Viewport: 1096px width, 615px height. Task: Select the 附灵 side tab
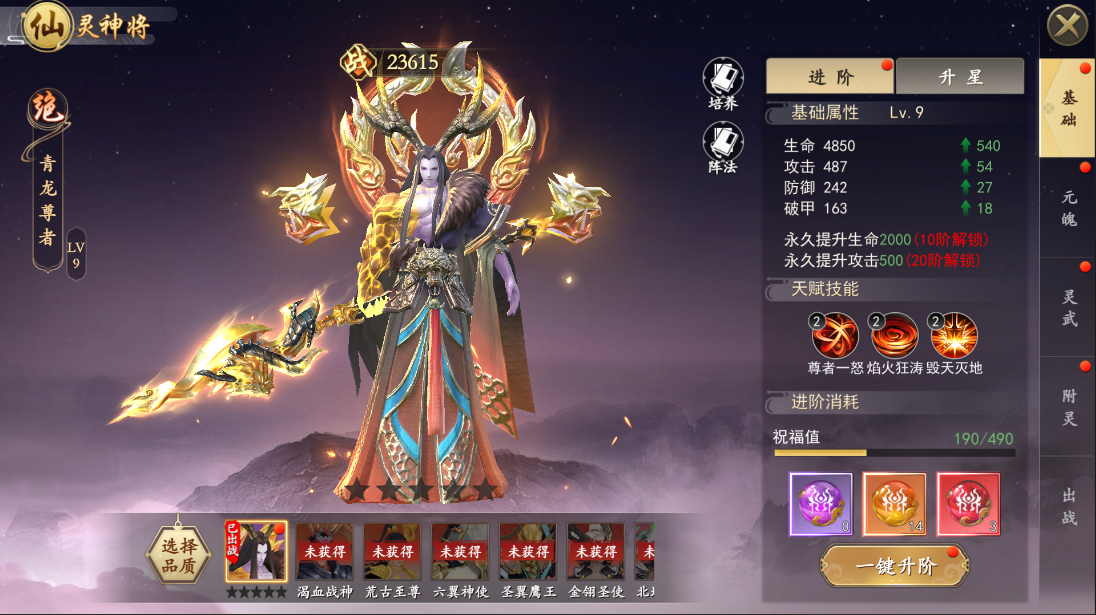(1068, 407)
